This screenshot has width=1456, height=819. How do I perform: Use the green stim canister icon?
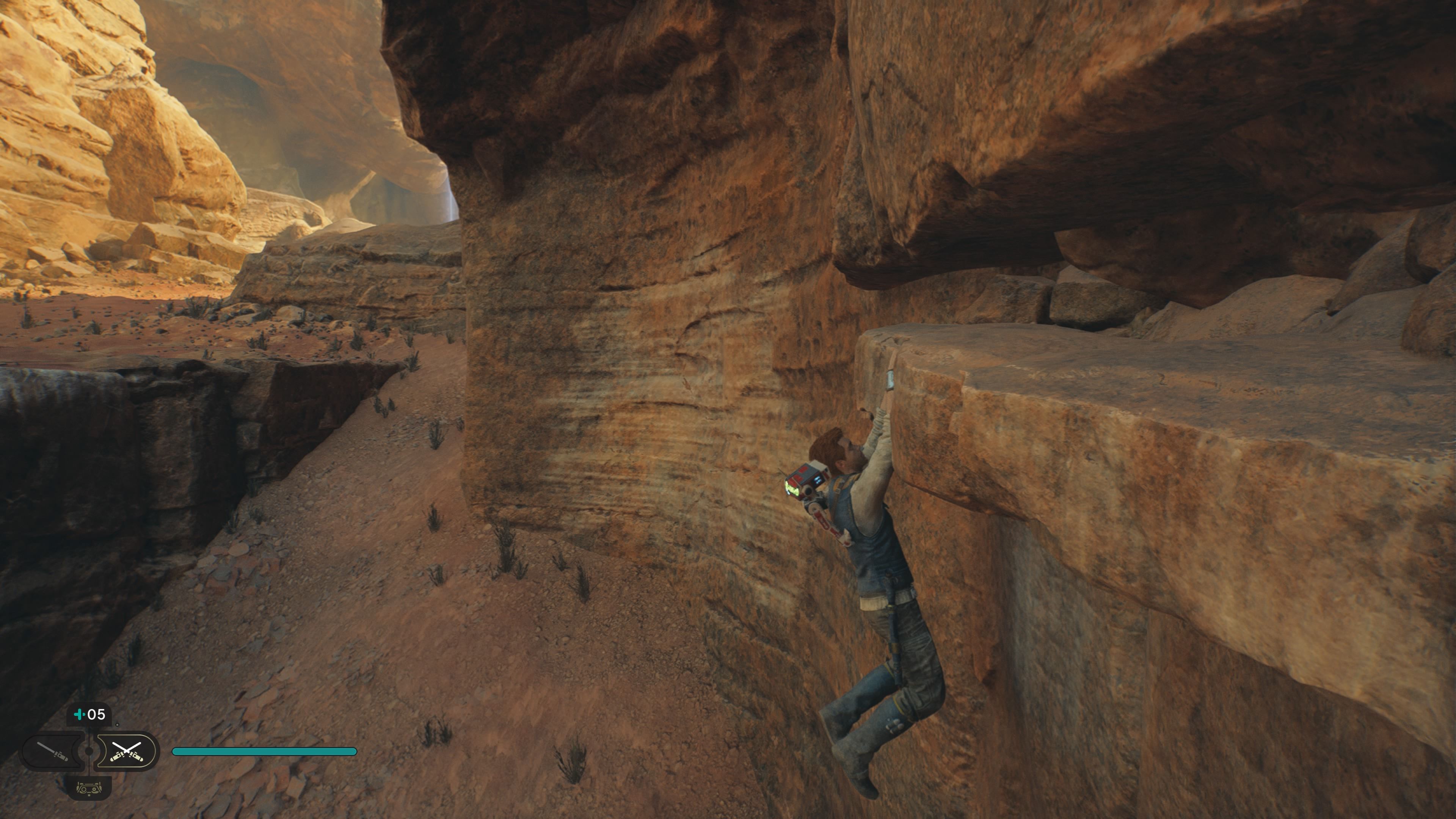80,715
